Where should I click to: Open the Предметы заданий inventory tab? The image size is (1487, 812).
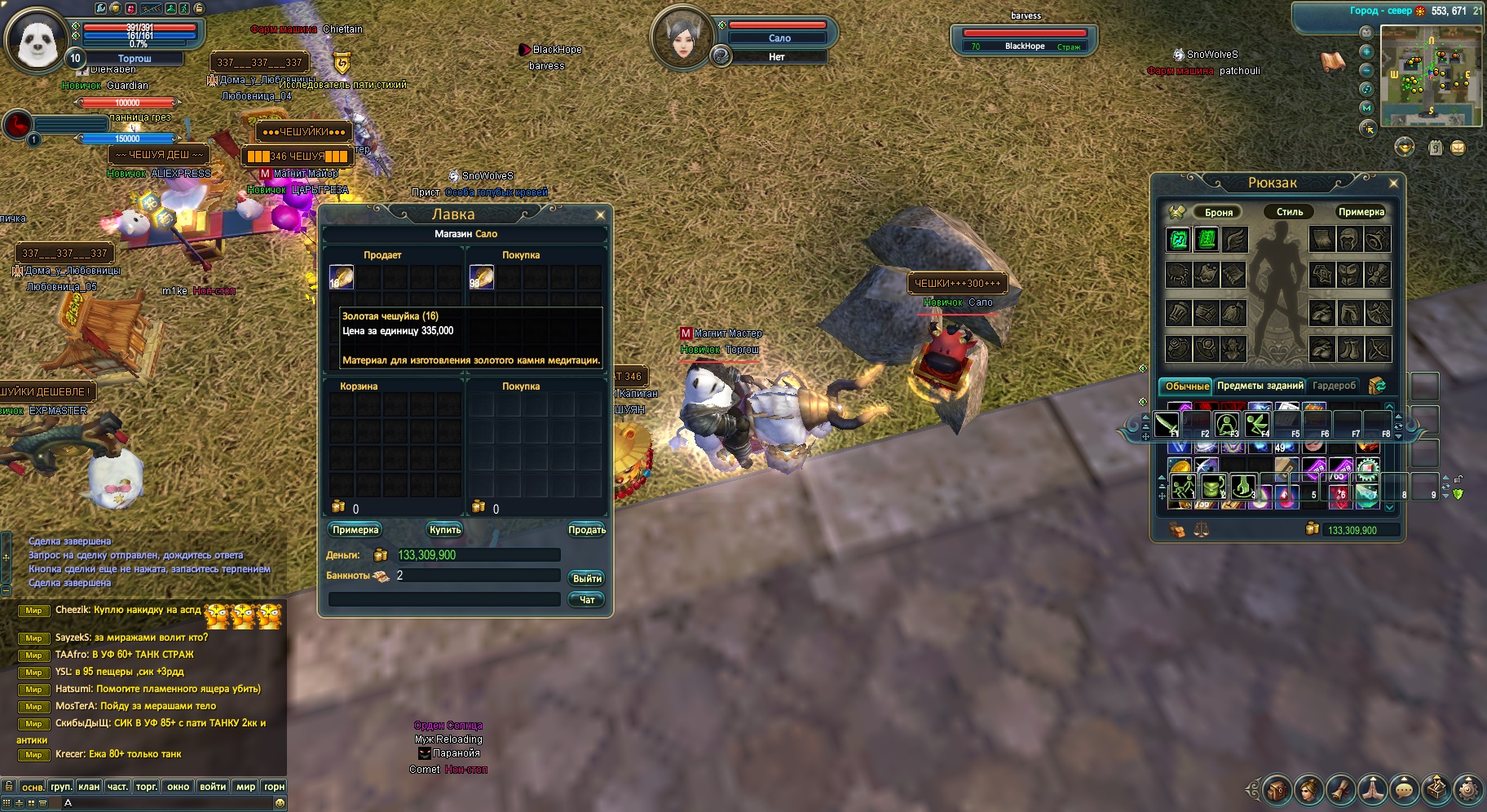point(1260,386)
